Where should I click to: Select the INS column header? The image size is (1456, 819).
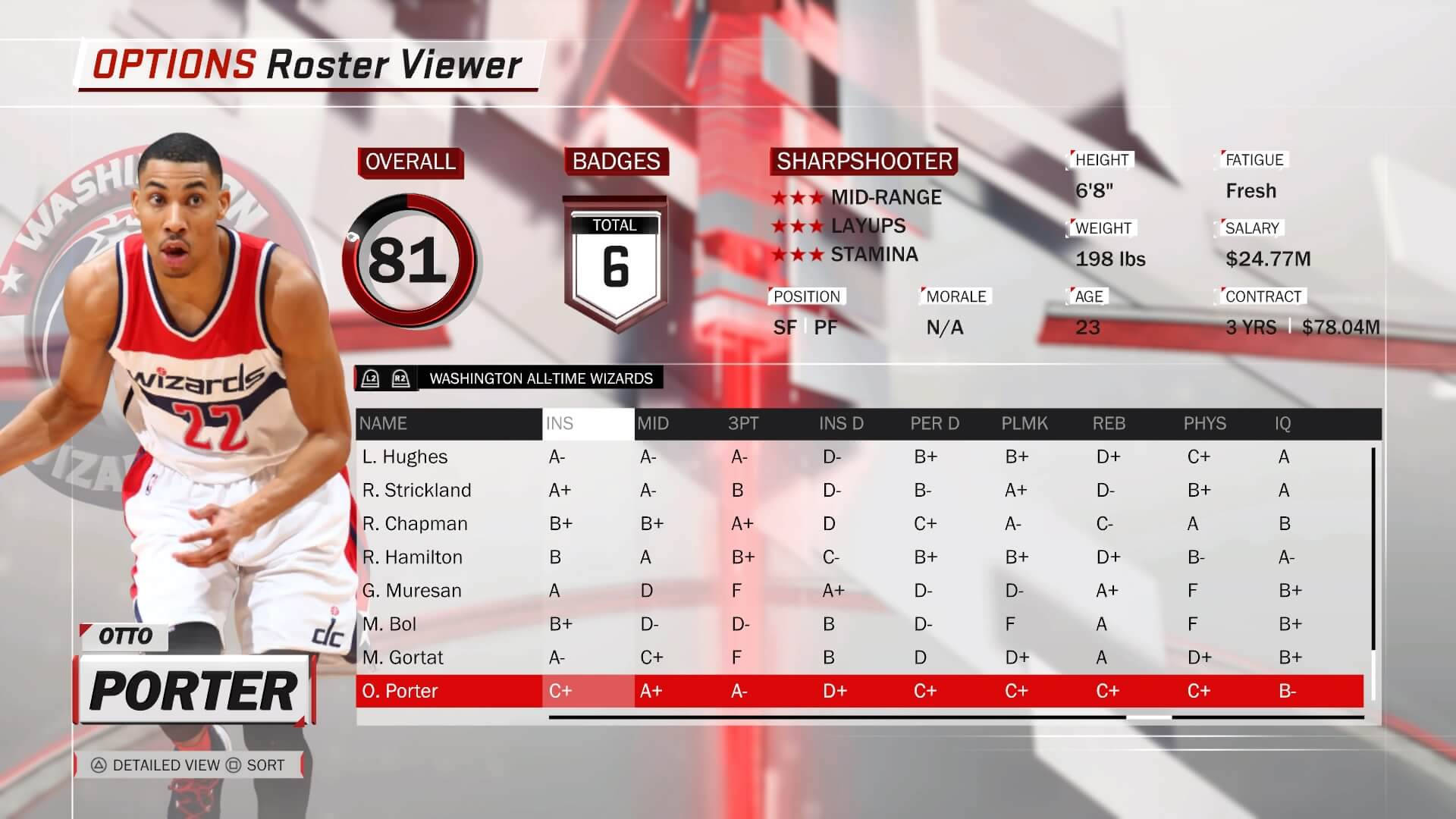560,423
